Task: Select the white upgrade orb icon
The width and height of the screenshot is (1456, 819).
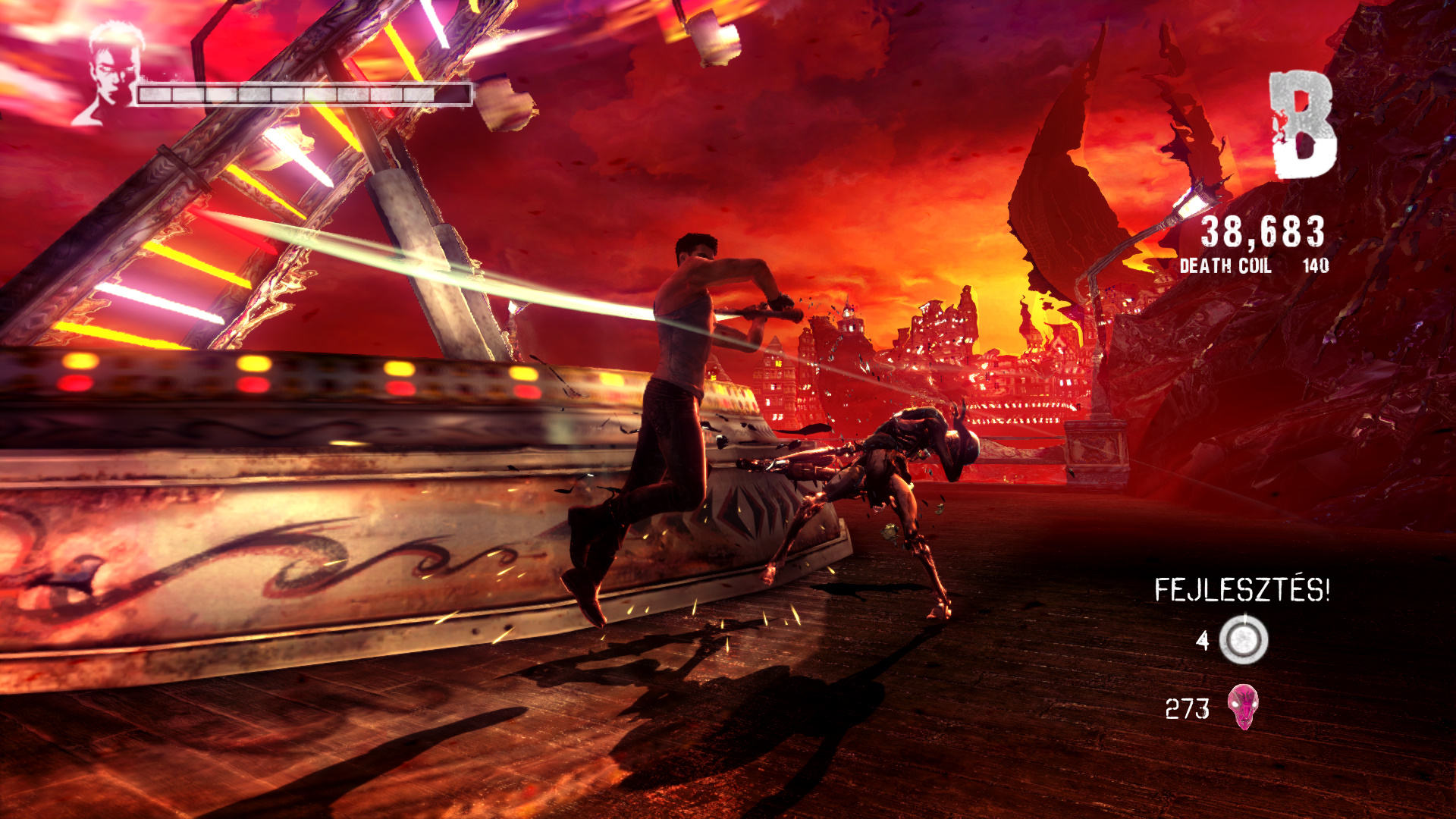Action: click(1244, 639)
